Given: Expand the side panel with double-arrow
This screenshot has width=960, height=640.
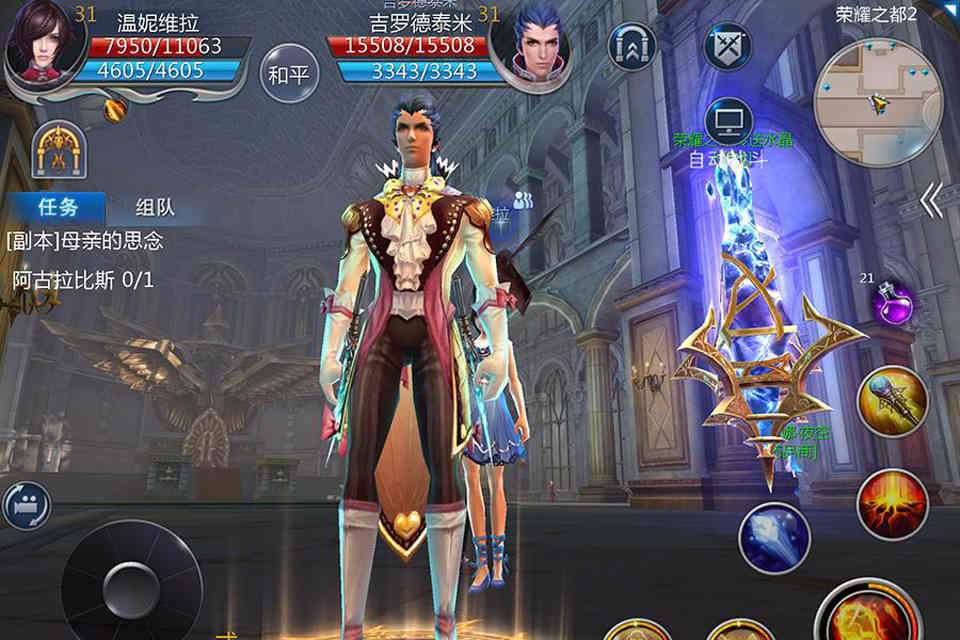Looking at the screenshot, I should (x=930, y=202).
